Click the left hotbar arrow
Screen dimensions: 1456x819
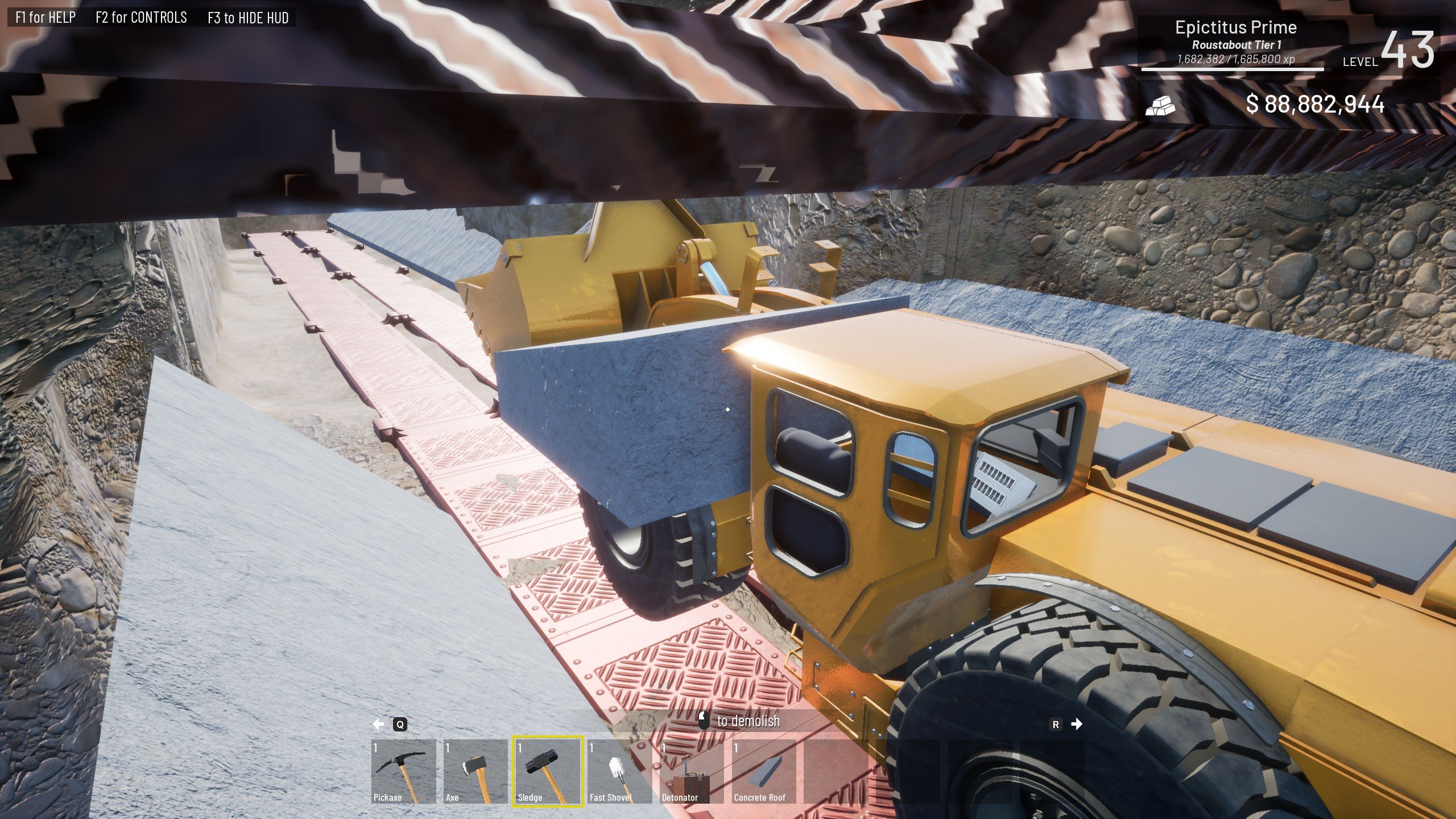pyautogui.click(x=378, y=724)
